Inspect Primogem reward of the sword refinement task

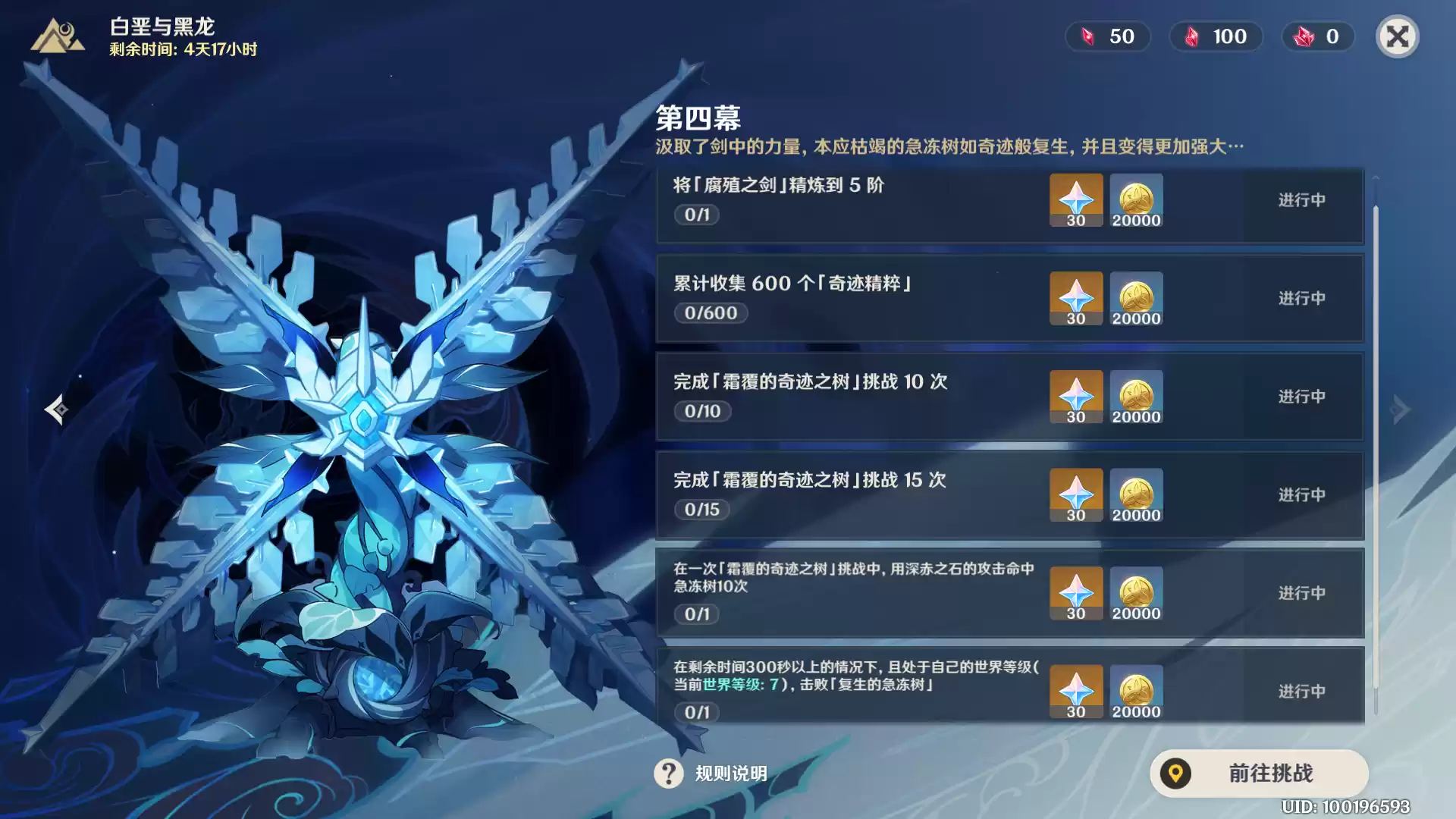[1076, 200]
